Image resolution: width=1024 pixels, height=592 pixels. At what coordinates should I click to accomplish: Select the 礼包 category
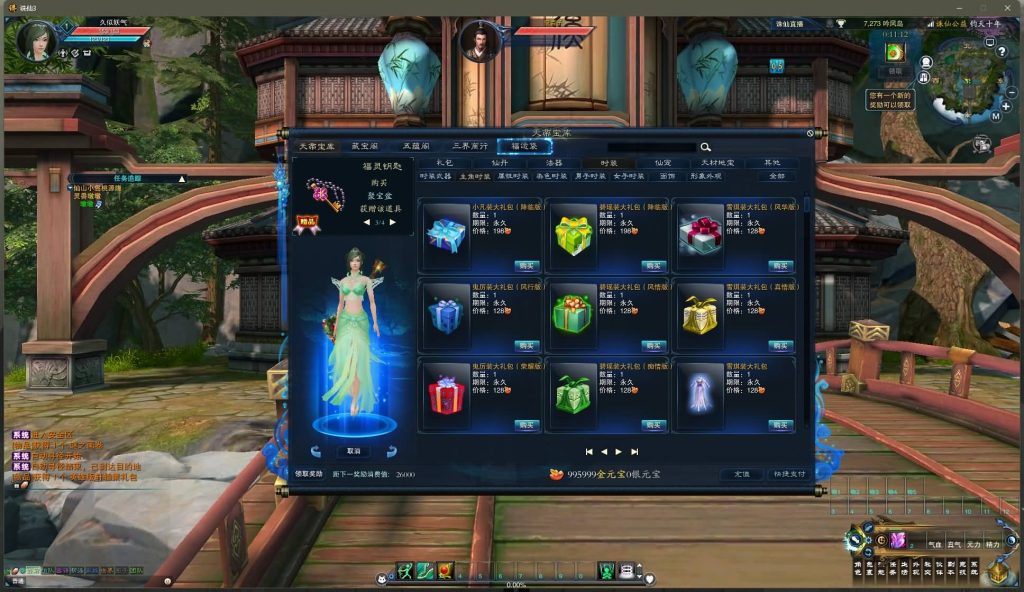444,162
